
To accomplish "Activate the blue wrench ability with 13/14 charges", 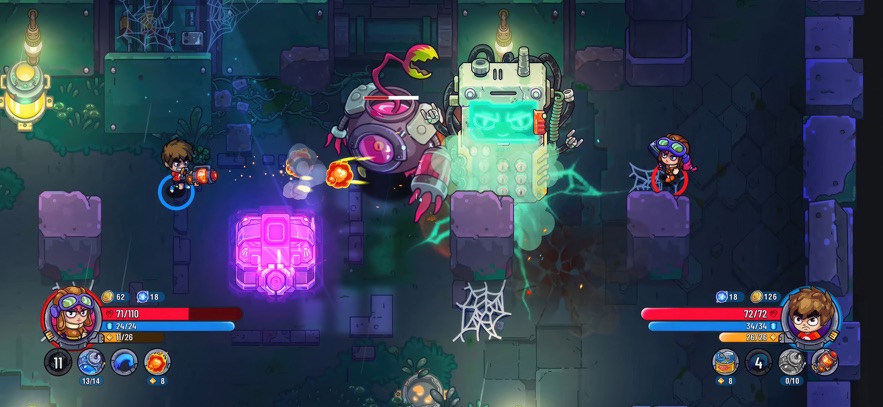I will point(91,362).
